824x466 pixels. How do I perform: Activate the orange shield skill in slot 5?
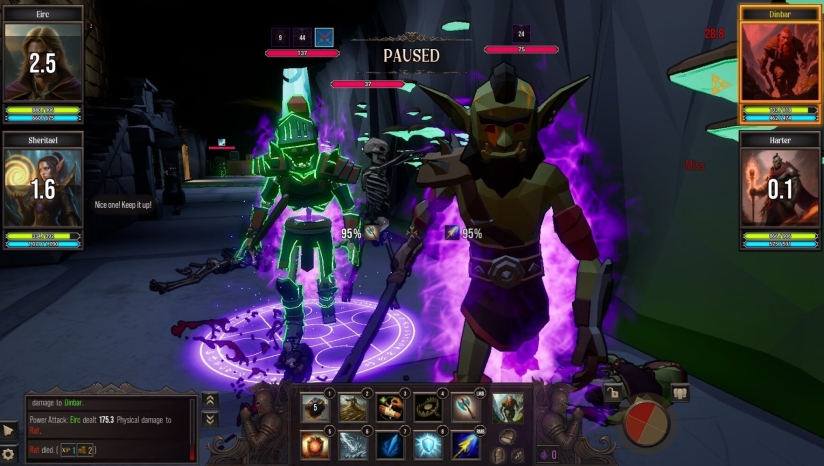click(x=316, y=444)
